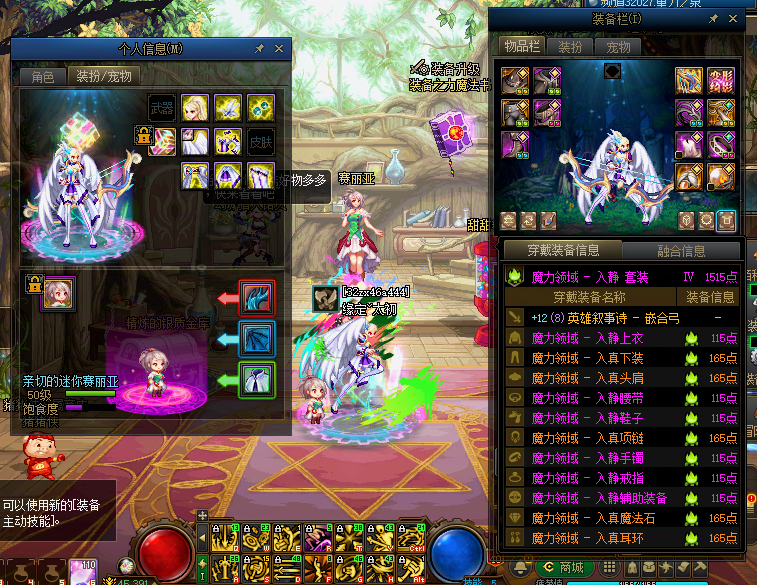Screen dimensions: 757x585
Task: Select the blue-framed wing pet equipment slot
Action: click(x=256, y=339)
